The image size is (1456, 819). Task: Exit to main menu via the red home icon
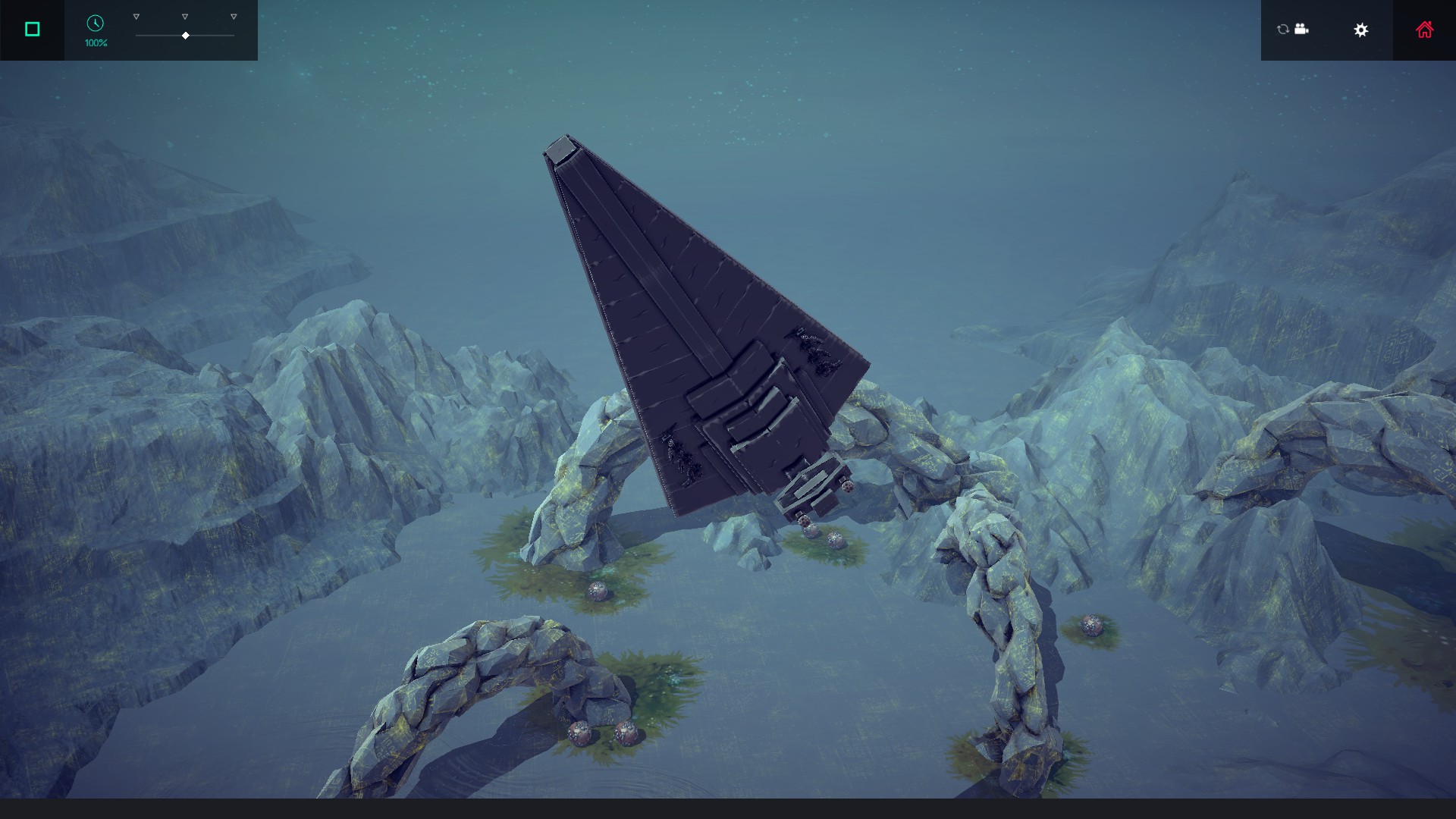(x=1425, y=29)
